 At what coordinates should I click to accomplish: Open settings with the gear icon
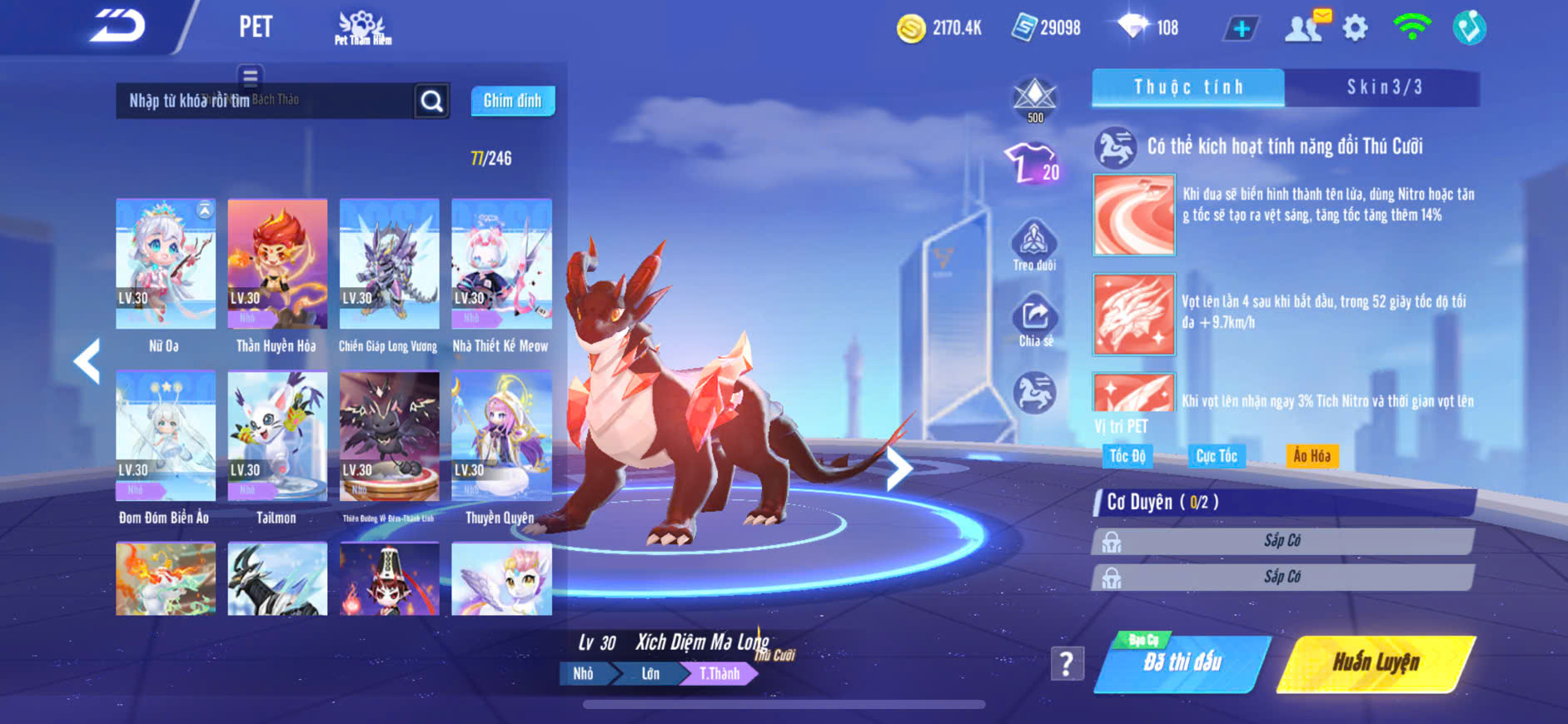point(1355,28)
